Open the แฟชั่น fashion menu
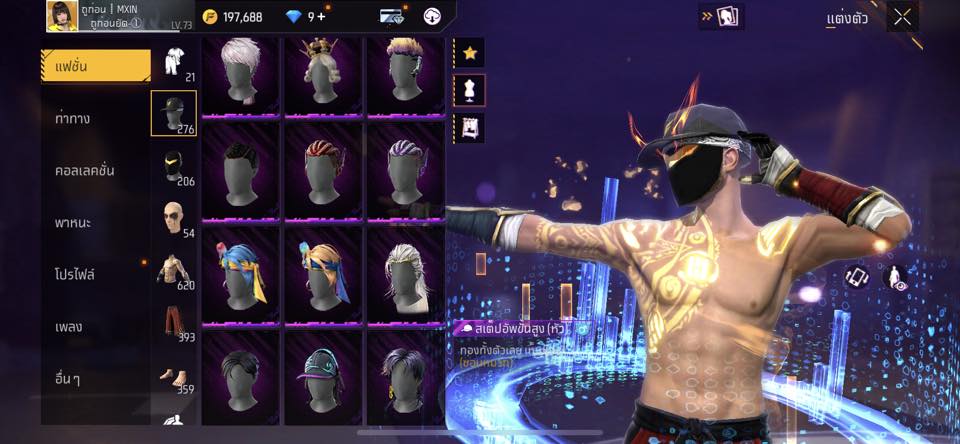960x444 pixels. coord(95,66)
